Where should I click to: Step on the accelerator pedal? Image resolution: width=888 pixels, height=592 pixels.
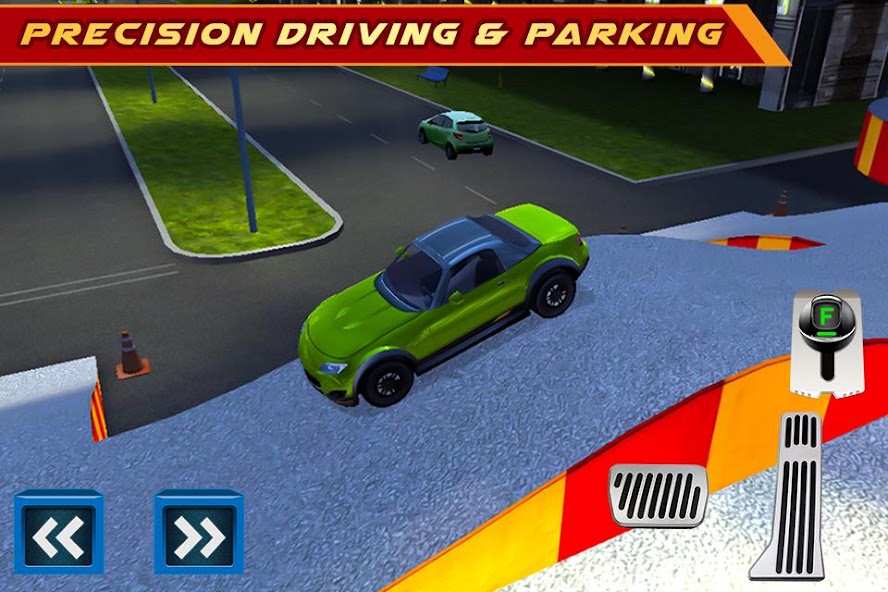click(x=790, y=493)
